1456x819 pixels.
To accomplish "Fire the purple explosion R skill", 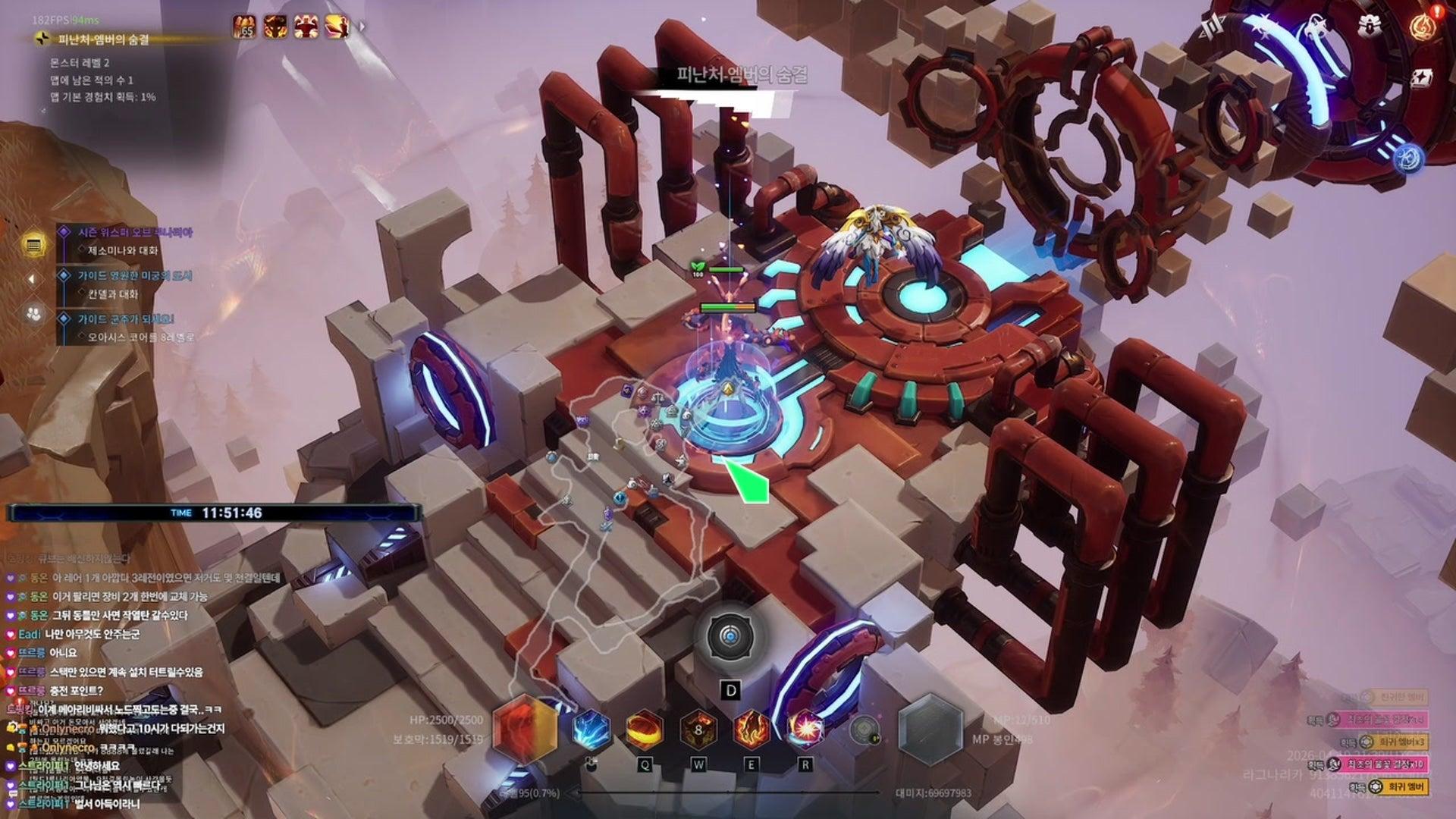I will pyautogui.click(x=805, y=730).
